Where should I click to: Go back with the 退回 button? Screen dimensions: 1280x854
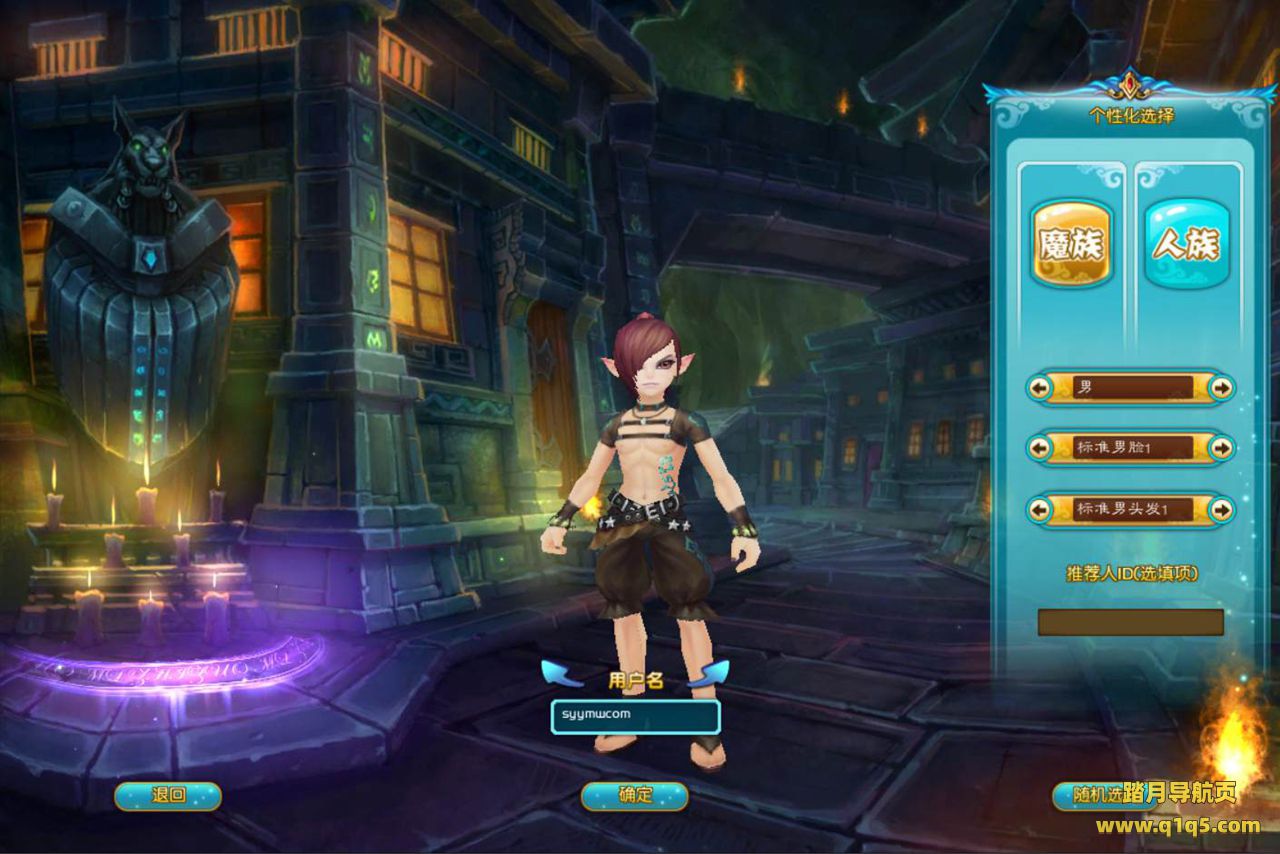(x=168, y=796)
